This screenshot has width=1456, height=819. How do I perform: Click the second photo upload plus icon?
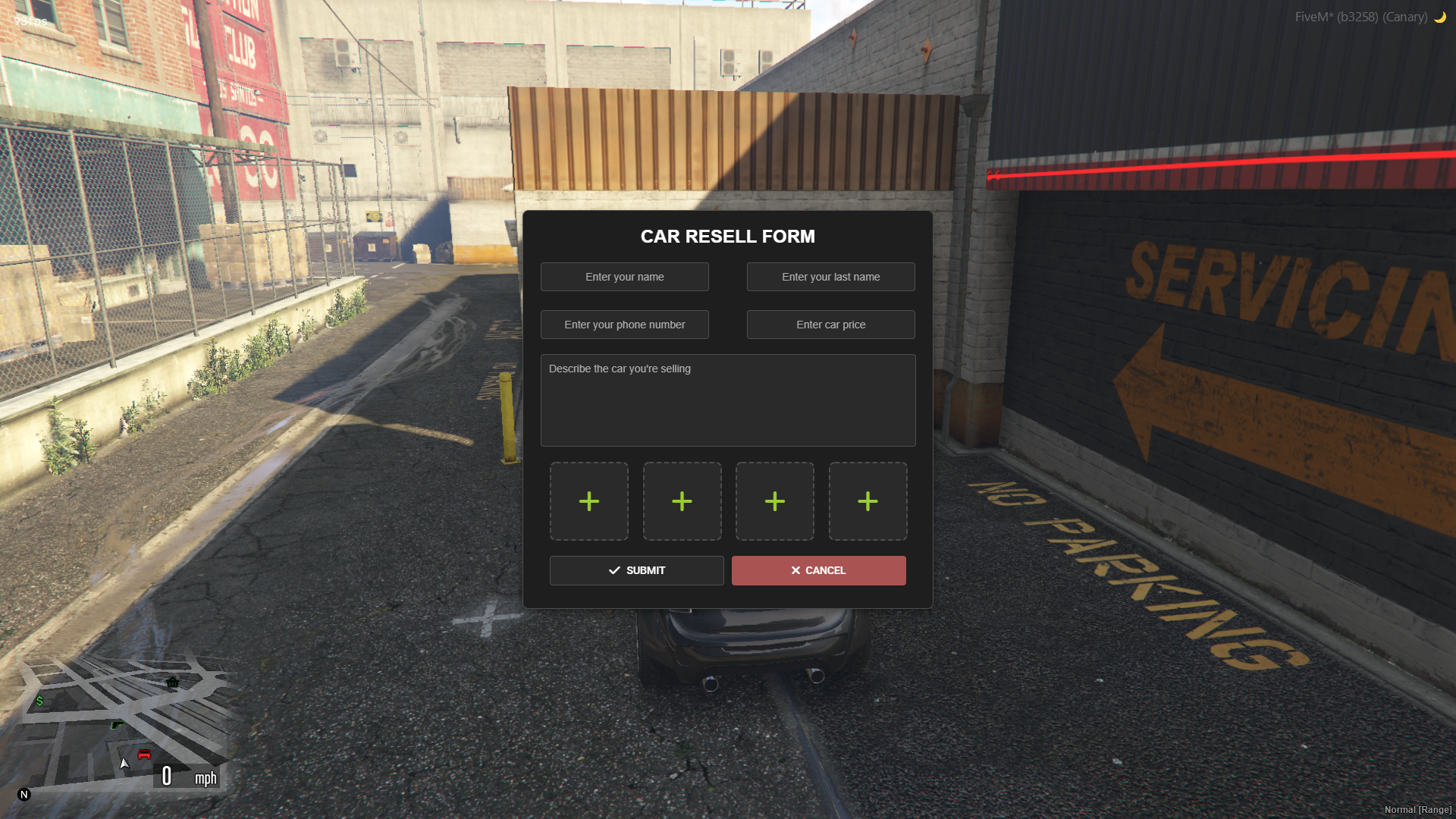point(682,500)
